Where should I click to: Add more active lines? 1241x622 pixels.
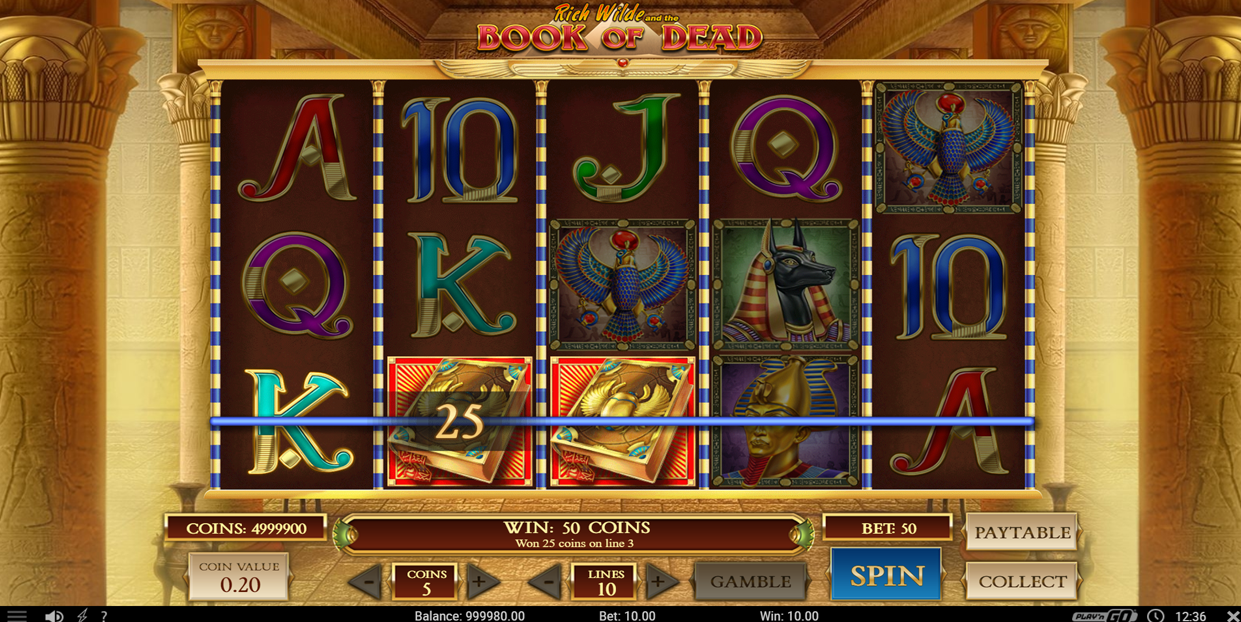(x=658, y=582)
